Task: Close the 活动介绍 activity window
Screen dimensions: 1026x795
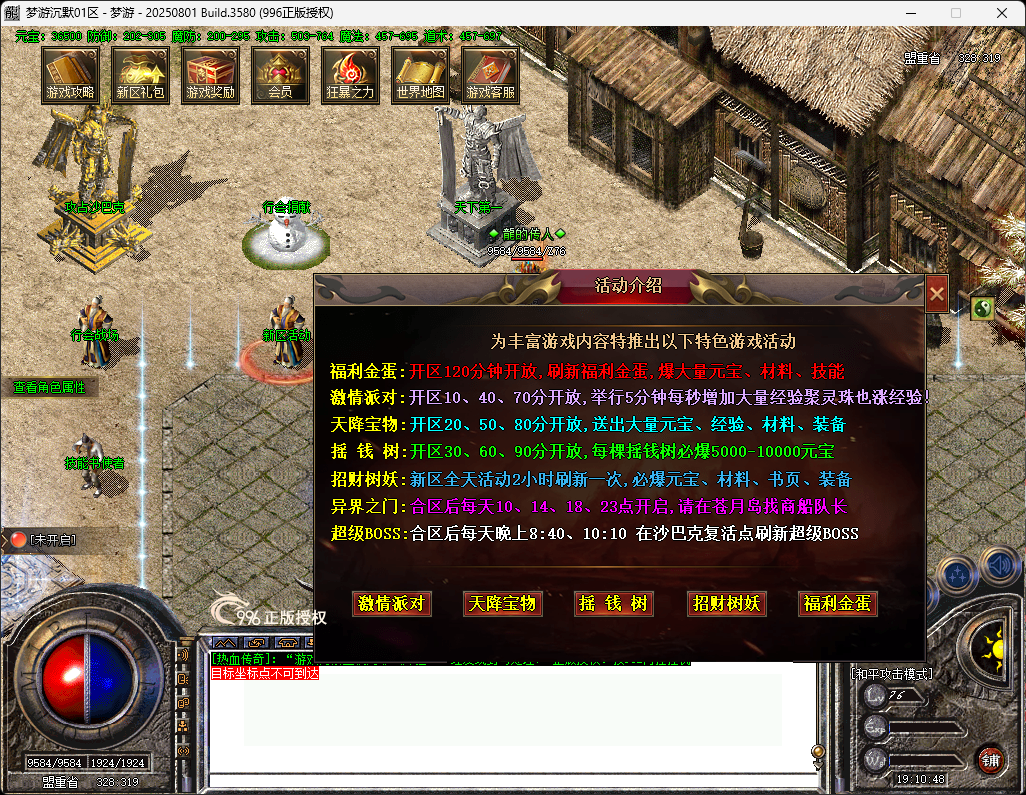Action: coord(937,294)
